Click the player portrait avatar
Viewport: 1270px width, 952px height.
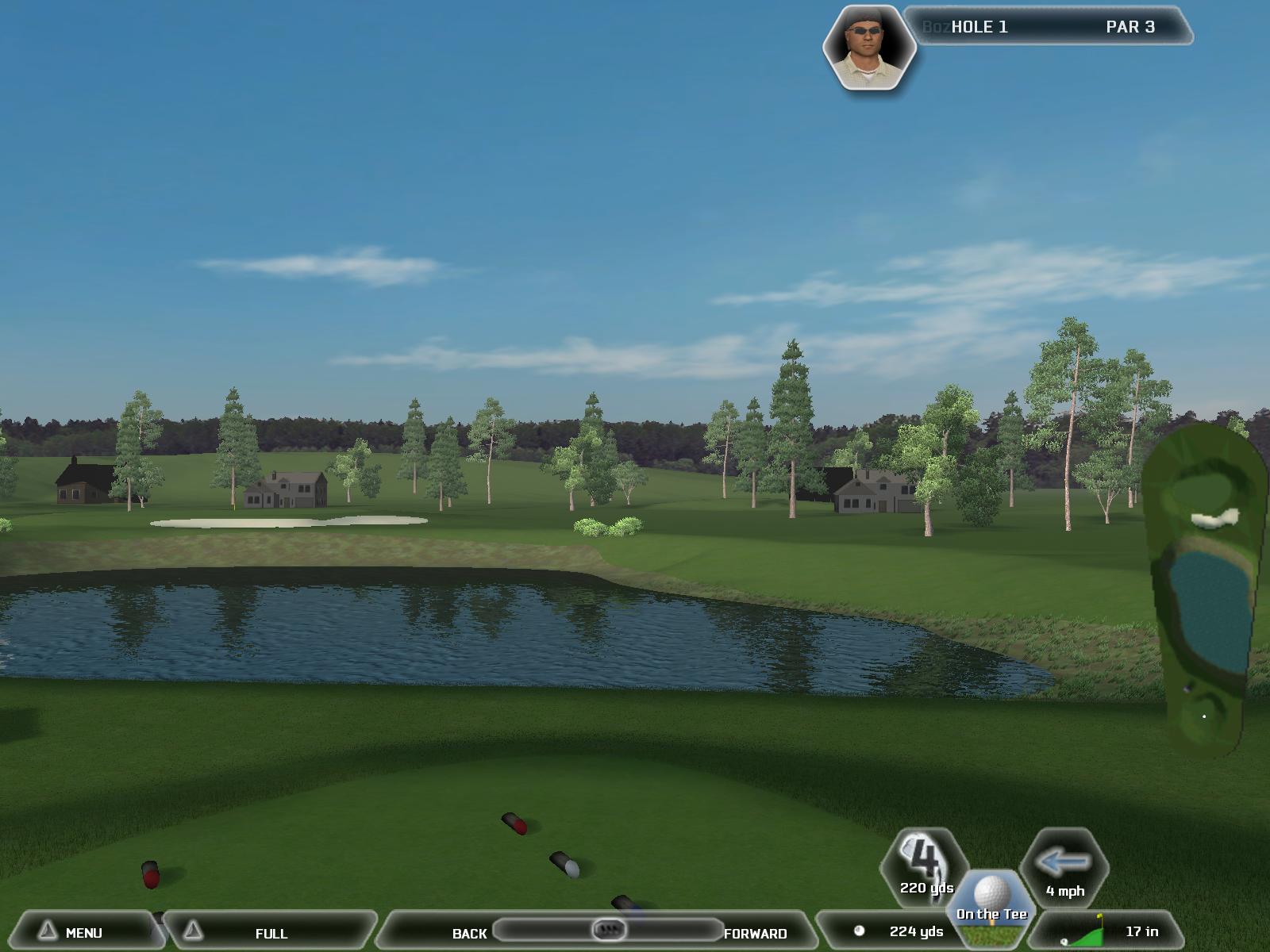point(868,48)
